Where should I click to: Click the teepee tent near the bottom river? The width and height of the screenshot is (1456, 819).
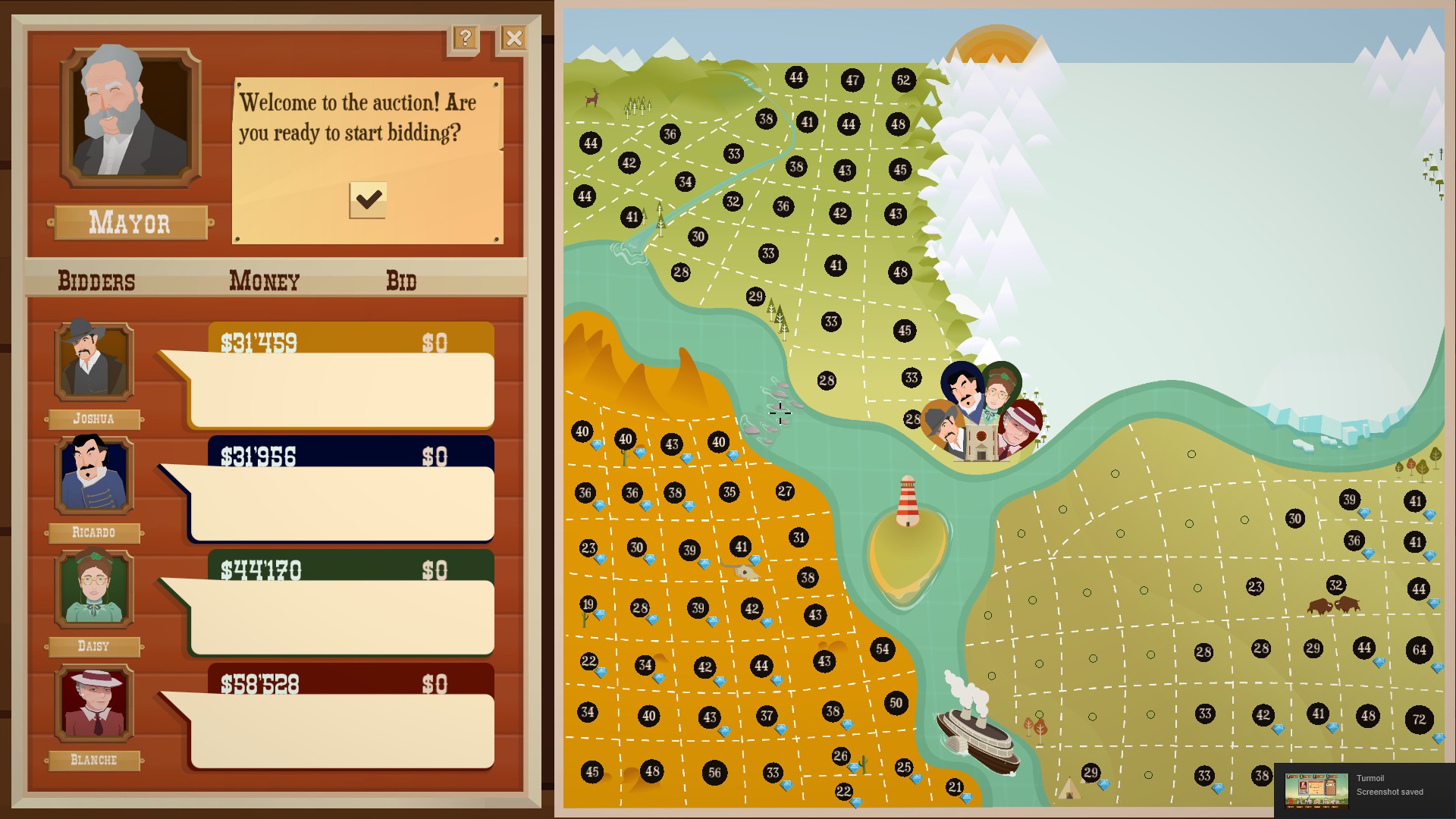1071,787
